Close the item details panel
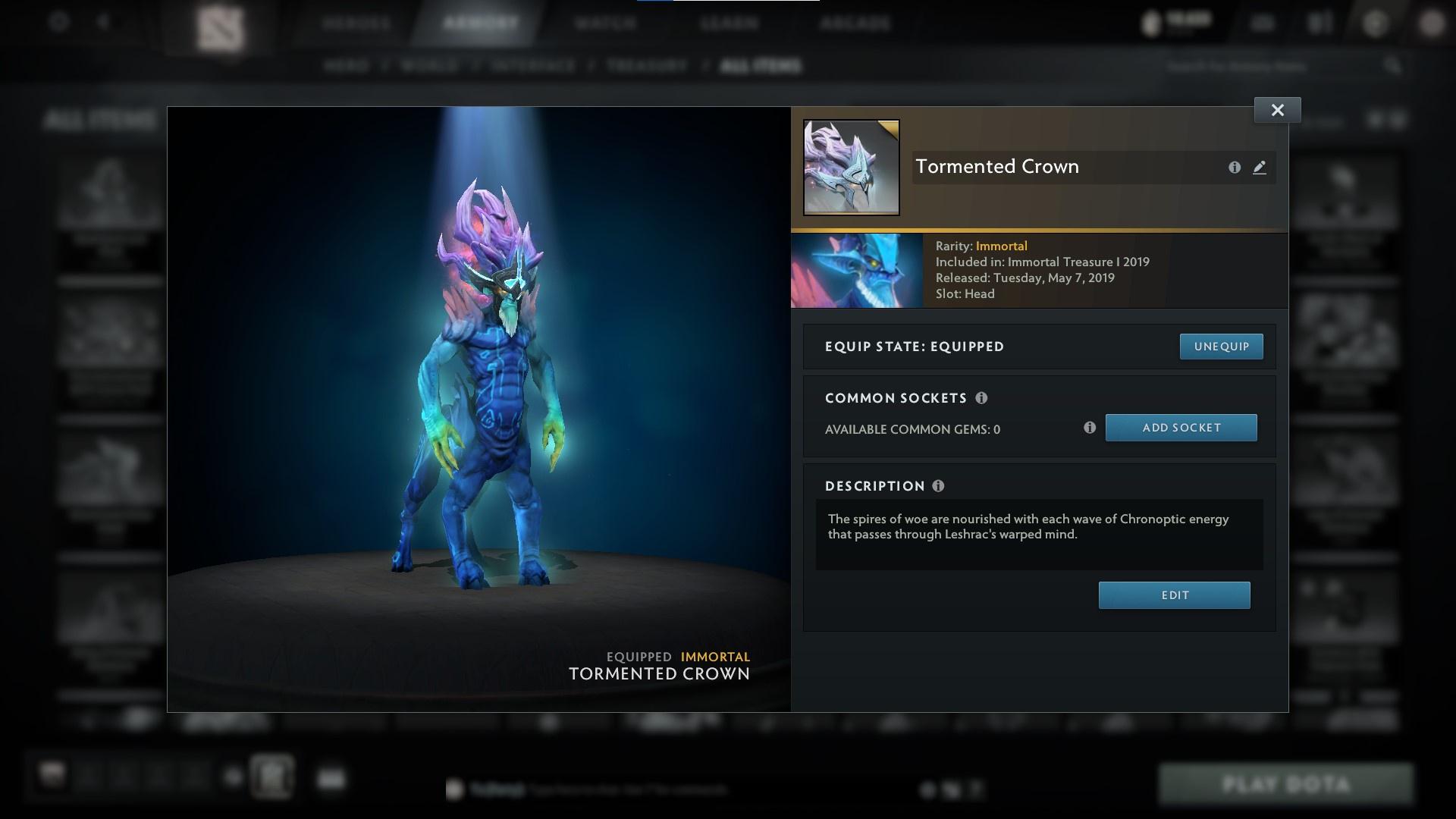 1277,109
